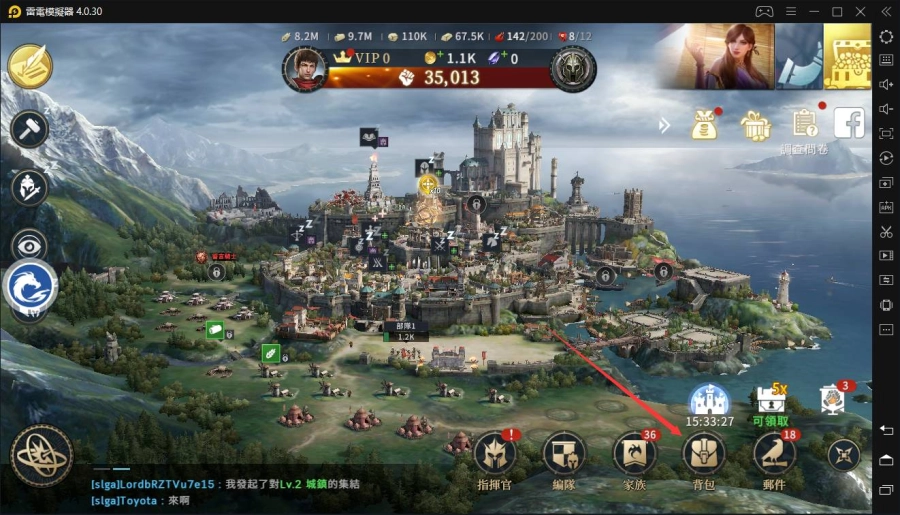Click the shuriken-shaped button beside mail
The height and width of the screenshot is (515, 900).
pos(844,456)
